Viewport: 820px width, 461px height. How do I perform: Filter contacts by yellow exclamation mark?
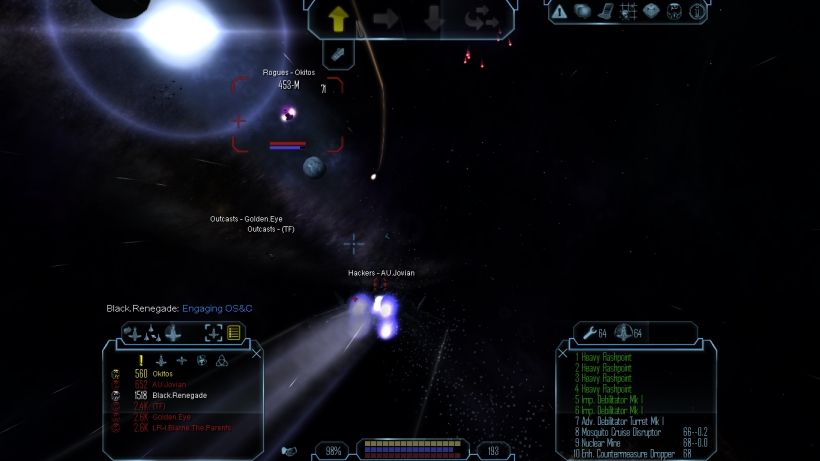(142, 360)
